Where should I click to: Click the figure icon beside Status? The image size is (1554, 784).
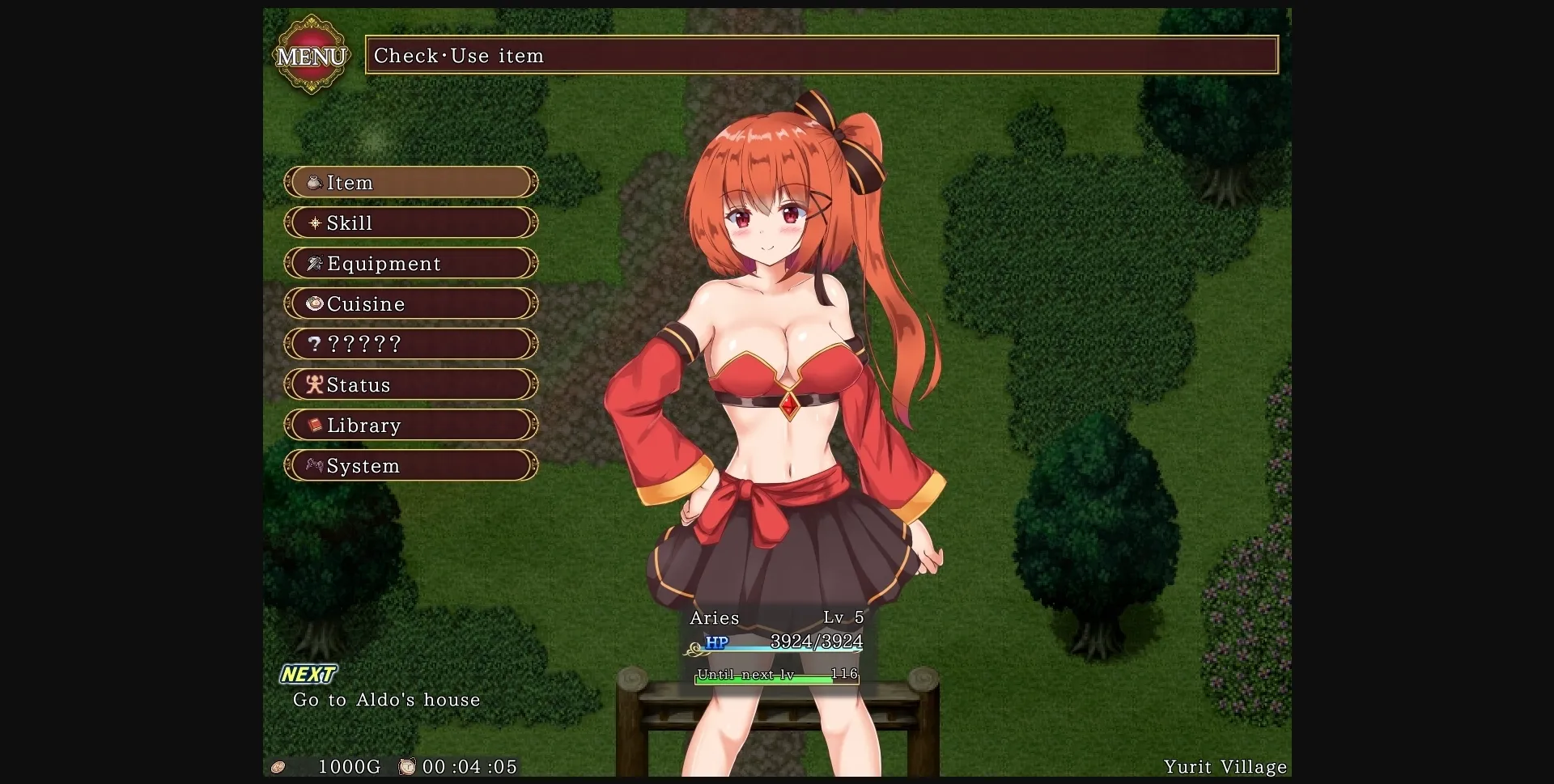313,385
